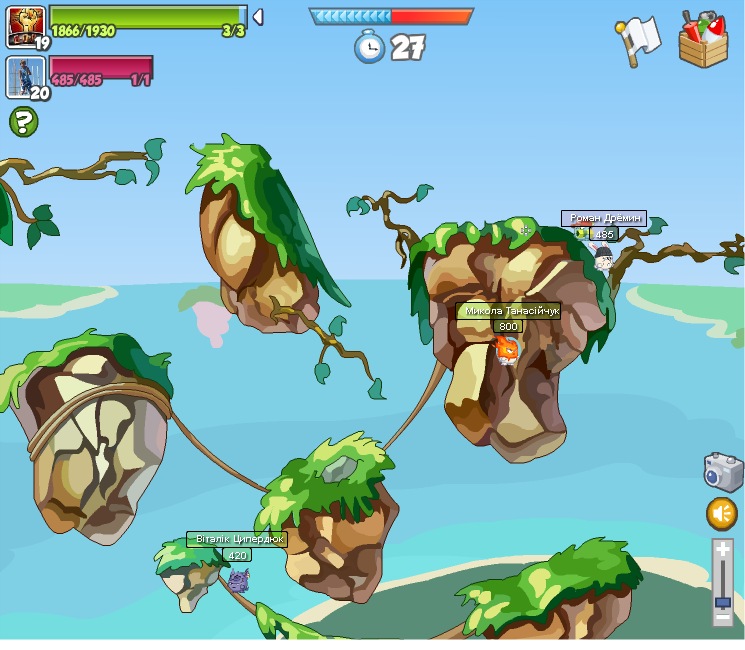The width and height of the screenshot is (745, 650).
Task: Zoom out with the minus button
Action: click(x=722, y=620)
